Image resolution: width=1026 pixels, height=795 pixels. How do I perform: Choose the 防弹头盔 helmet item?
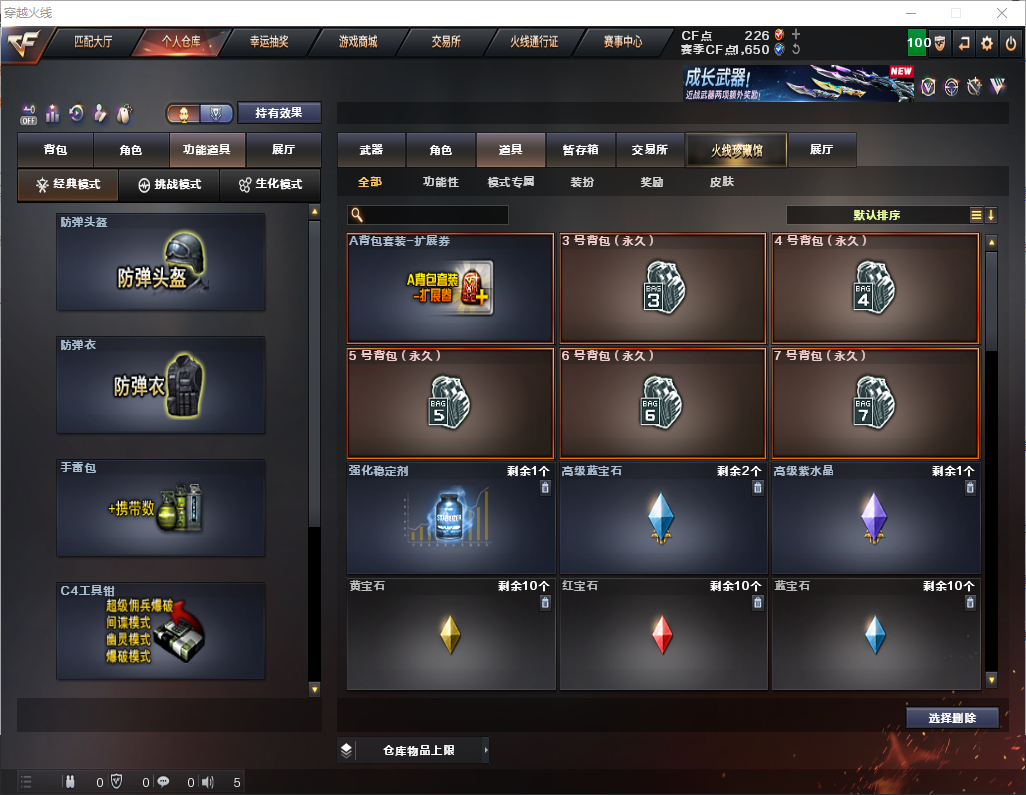coord(161,261)
